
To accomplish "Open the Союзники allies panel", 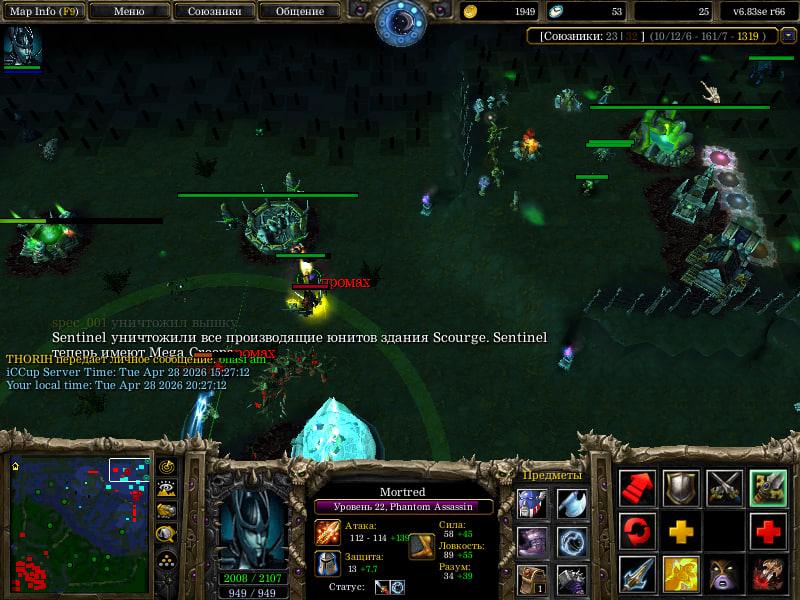I will coord(213,12).
